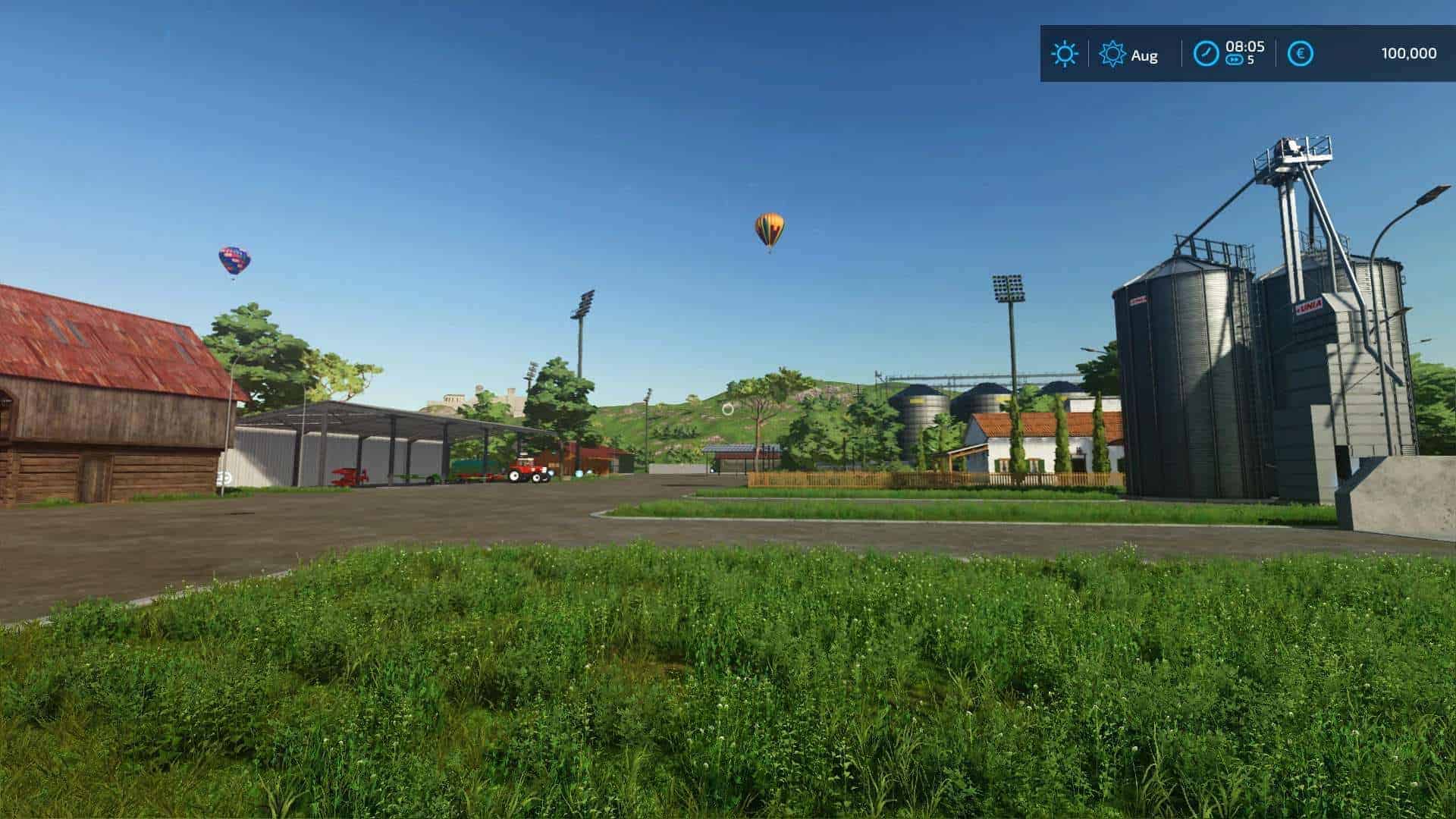
Task: Open the euro money icon
Action: coord(1301,54)
